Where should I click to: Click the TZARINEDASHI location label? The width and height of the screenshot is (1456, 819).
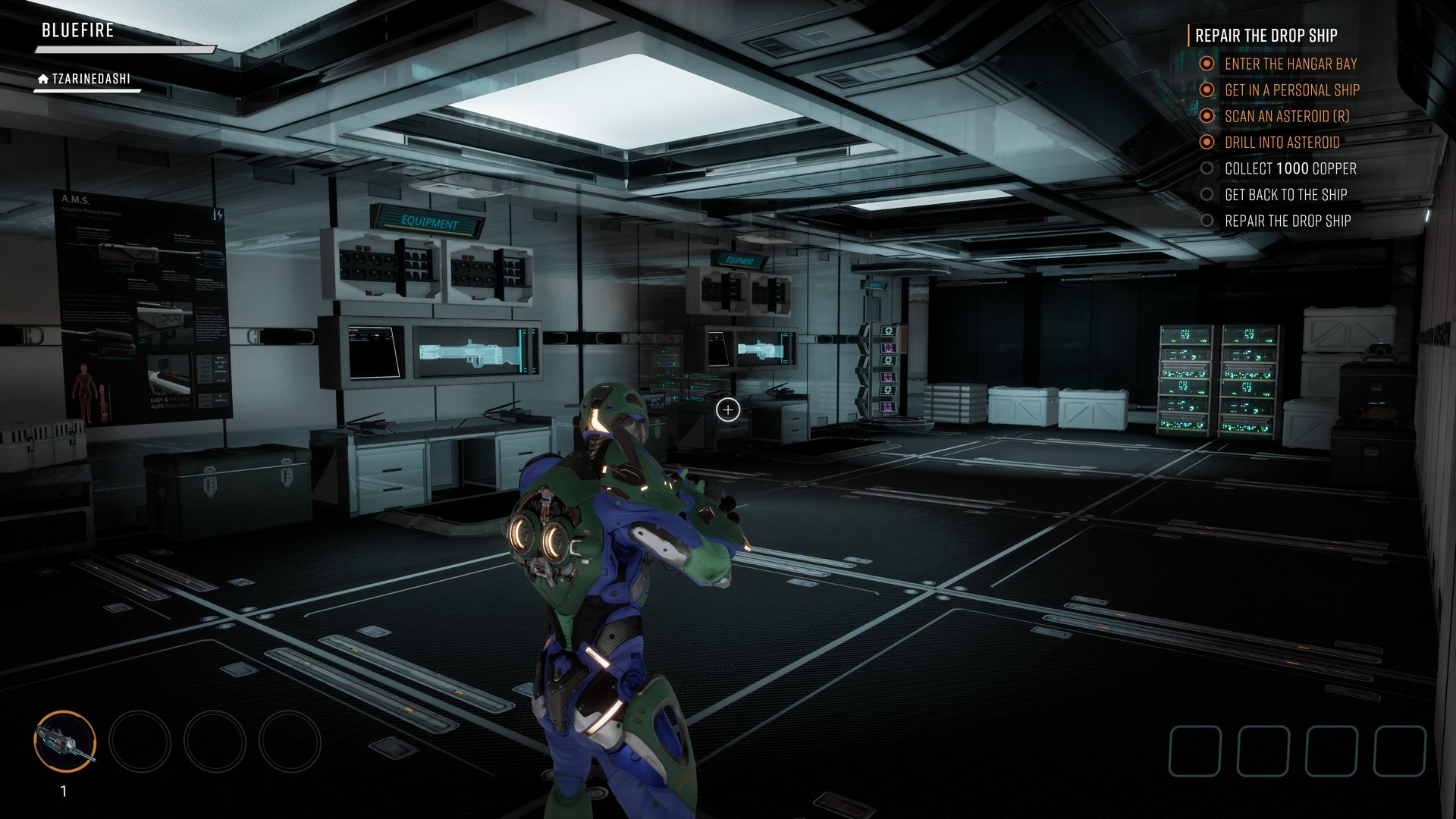[92, 77]
